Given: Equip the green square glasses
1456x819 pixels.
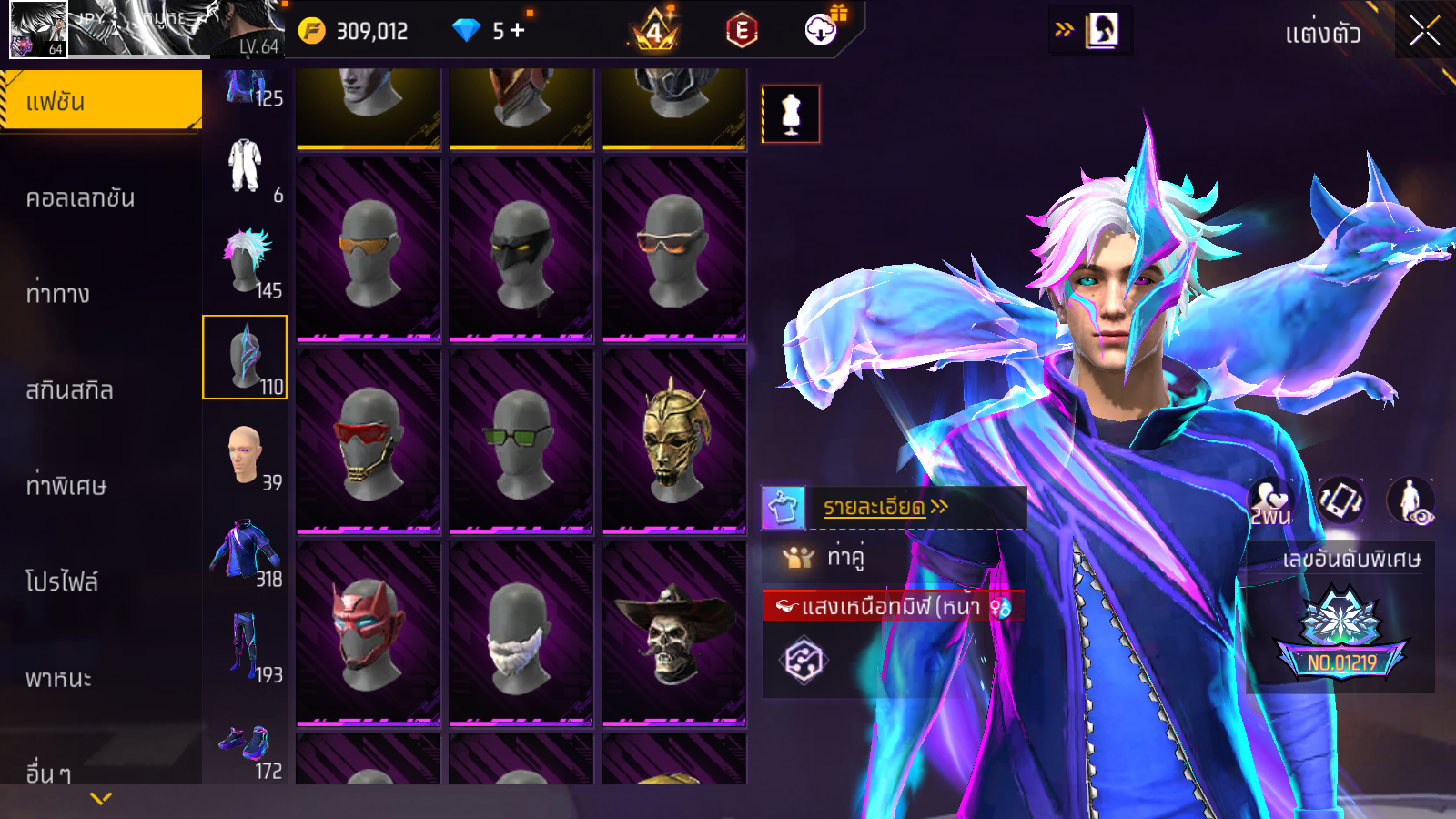Looking at the screenshot, I should pos(521,442).
